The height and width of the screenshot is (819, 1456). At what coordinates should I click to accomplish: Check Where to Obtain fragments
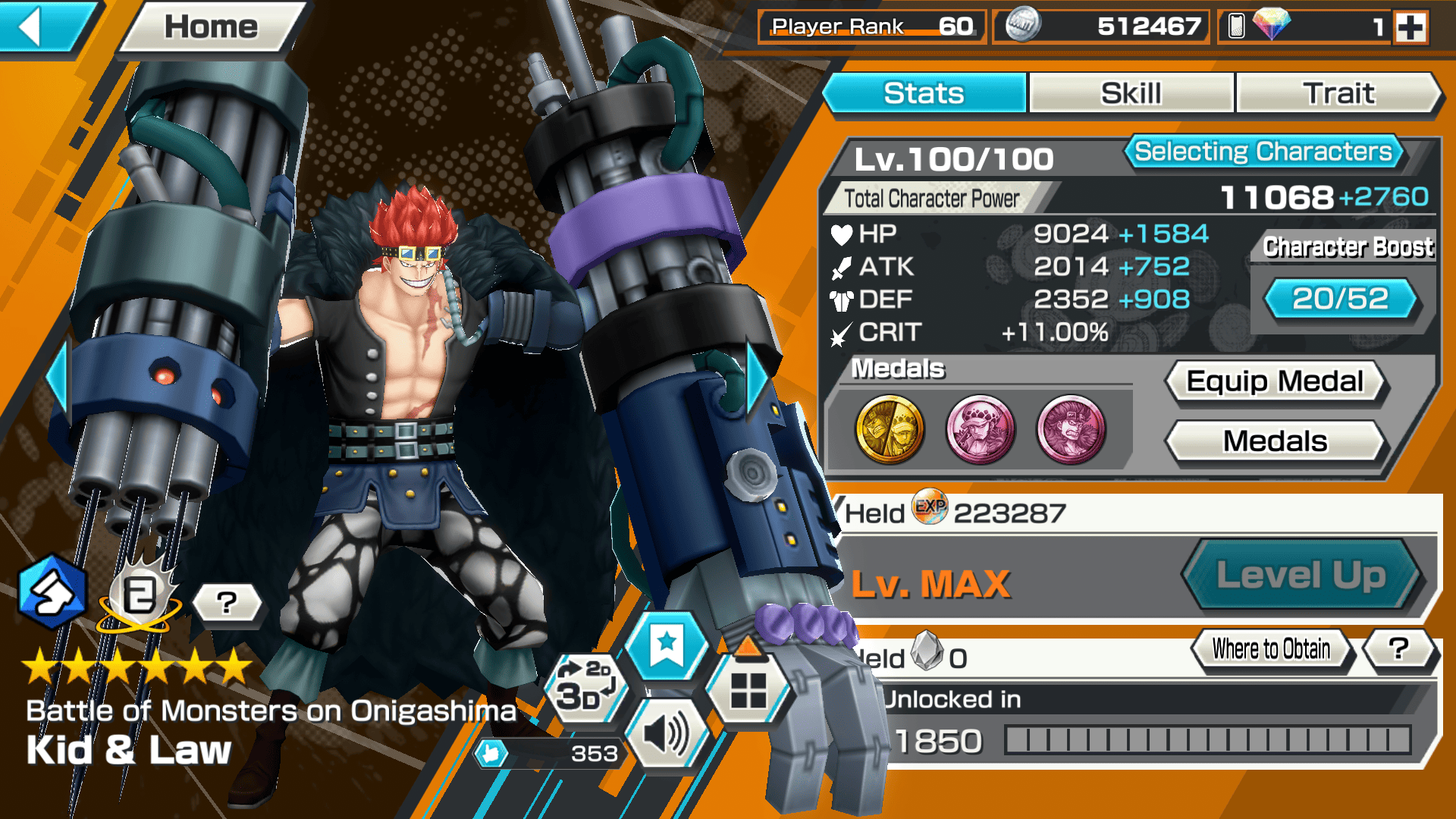coord(1271,649)
